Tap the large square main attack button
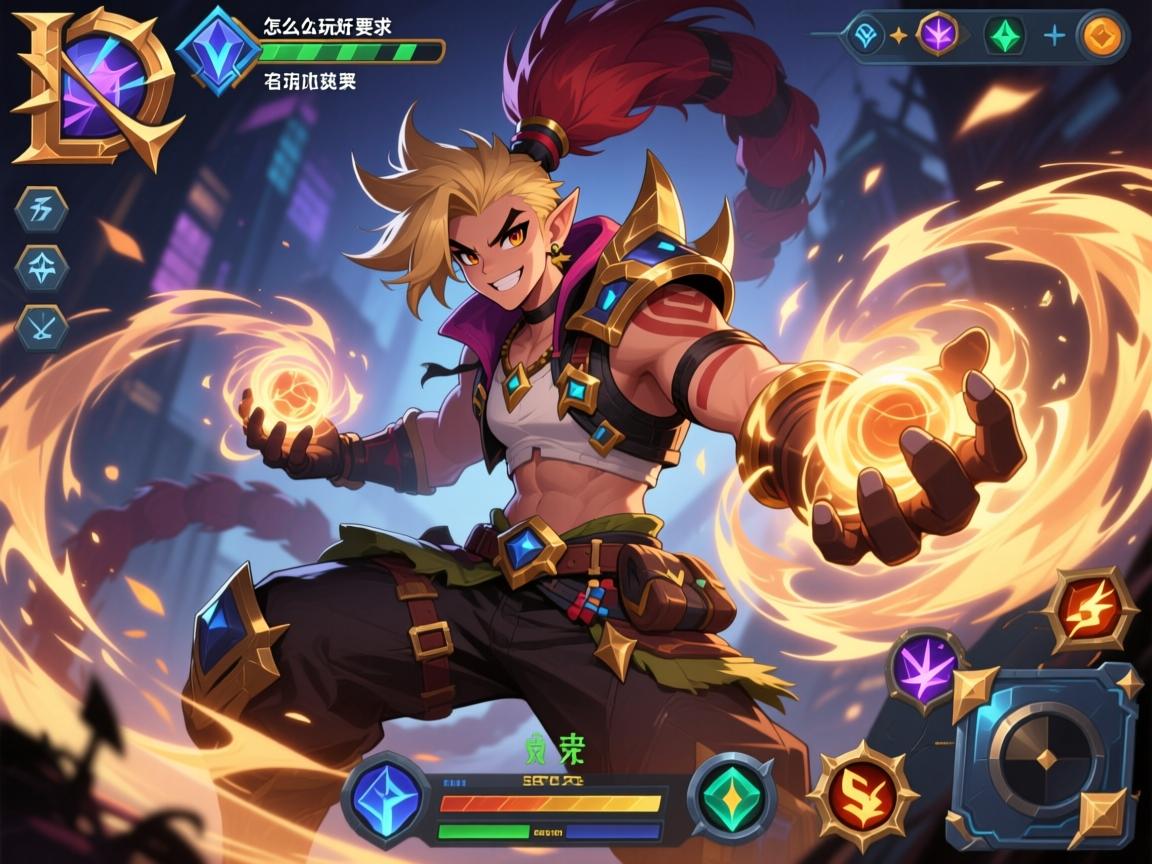 (x=1044, y=757)
